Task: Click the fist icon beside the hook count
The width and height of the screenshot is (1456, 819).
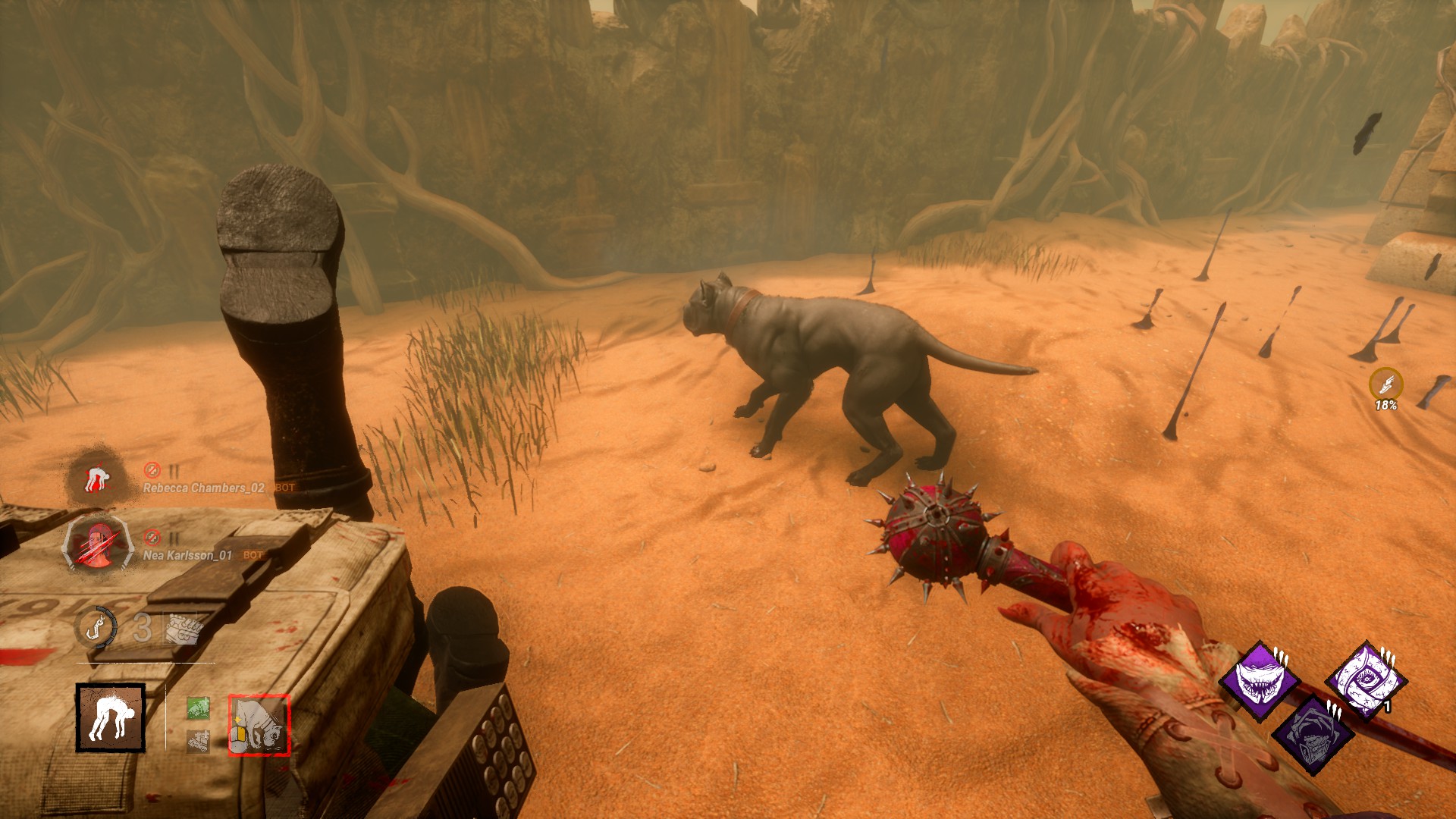Action: (x=184, y=629)
